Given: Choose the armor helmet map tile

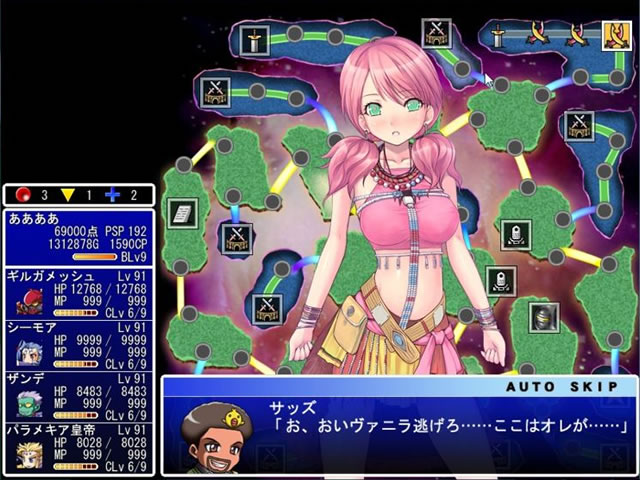Looking at the screenshot, I should (543, 317).
